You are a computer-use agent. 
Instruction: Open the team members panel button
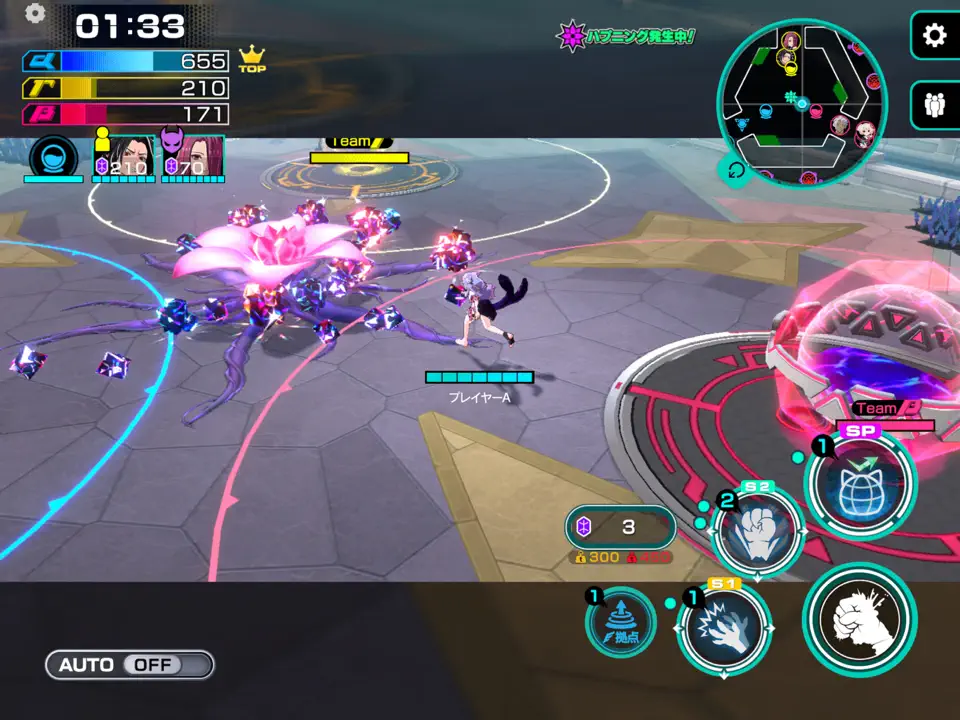pos(934,104)
